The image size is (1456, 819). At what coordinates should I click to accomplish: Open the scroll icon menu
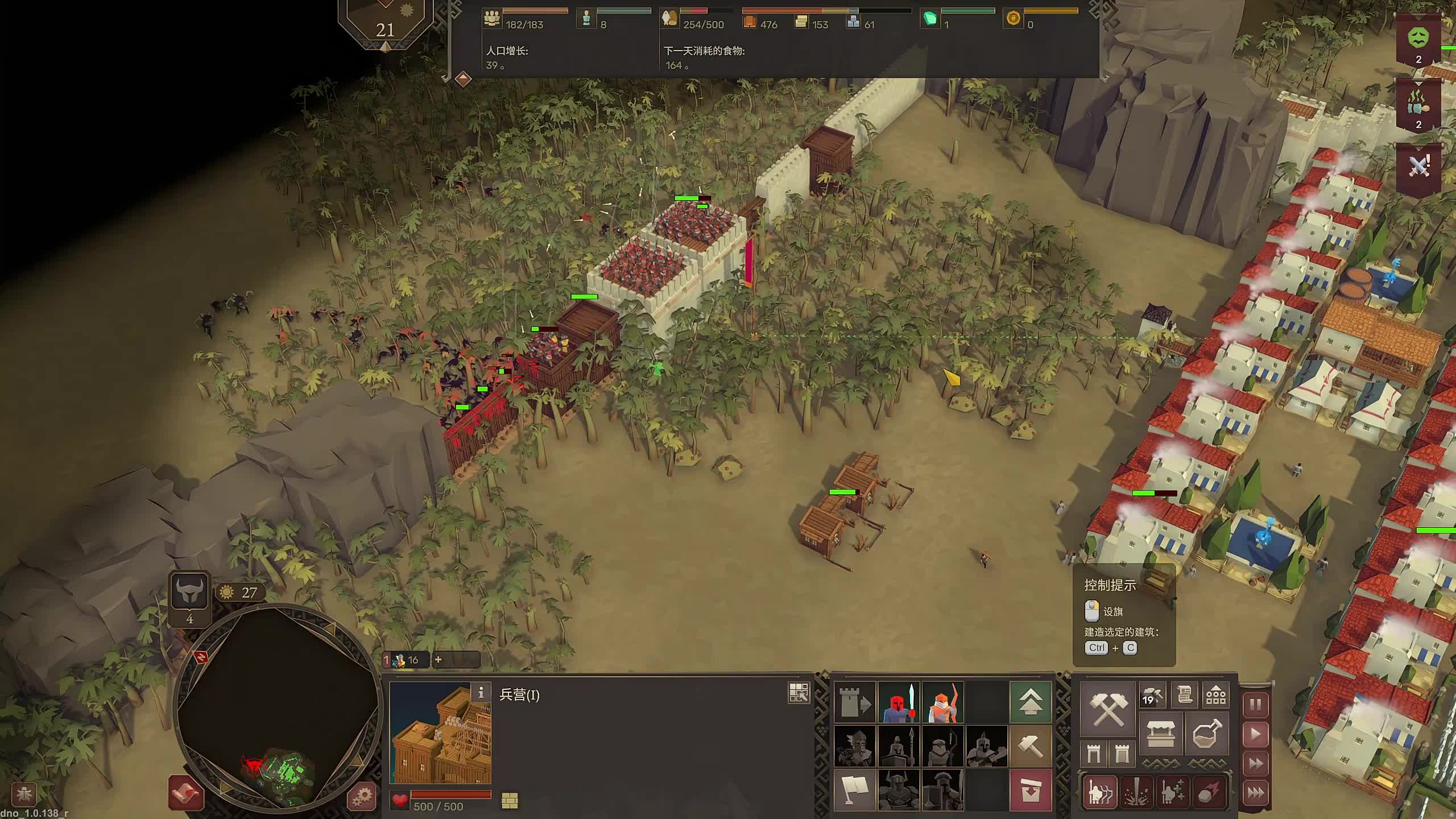tap(1185, 695)
